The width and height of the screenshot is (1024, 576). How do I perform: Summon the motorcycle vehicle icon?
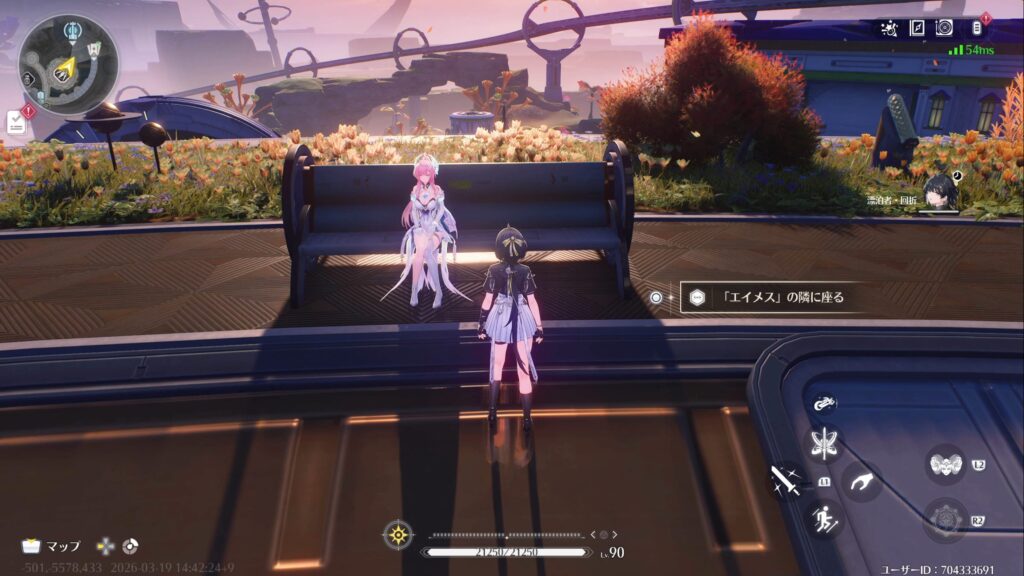click(825, 405)
